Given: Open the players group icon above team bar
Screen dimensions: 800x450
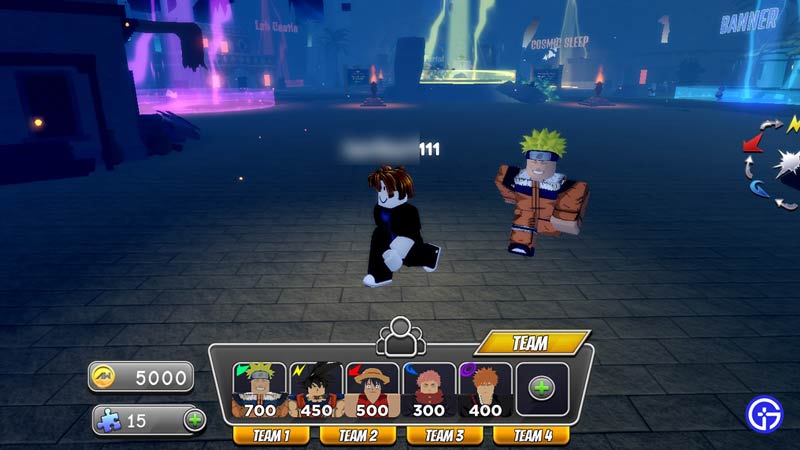Looking at the screenshot, I should pos(399,335).
